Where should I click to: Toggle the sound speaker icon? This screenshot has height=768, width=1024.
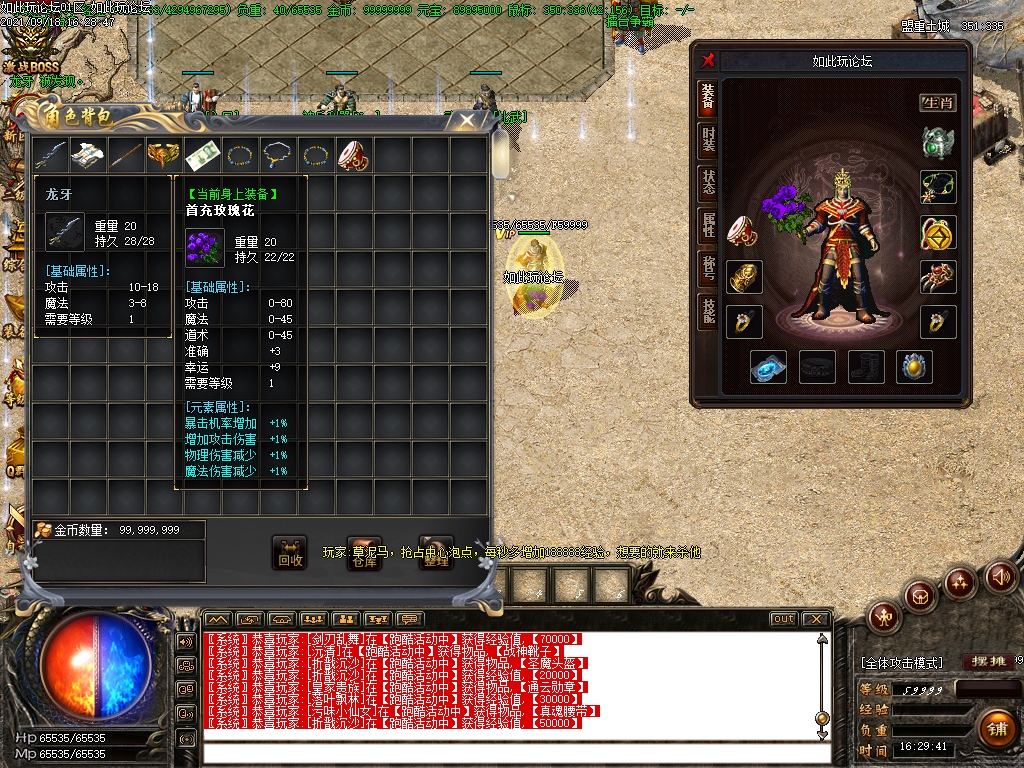(x=1000, y=577)
